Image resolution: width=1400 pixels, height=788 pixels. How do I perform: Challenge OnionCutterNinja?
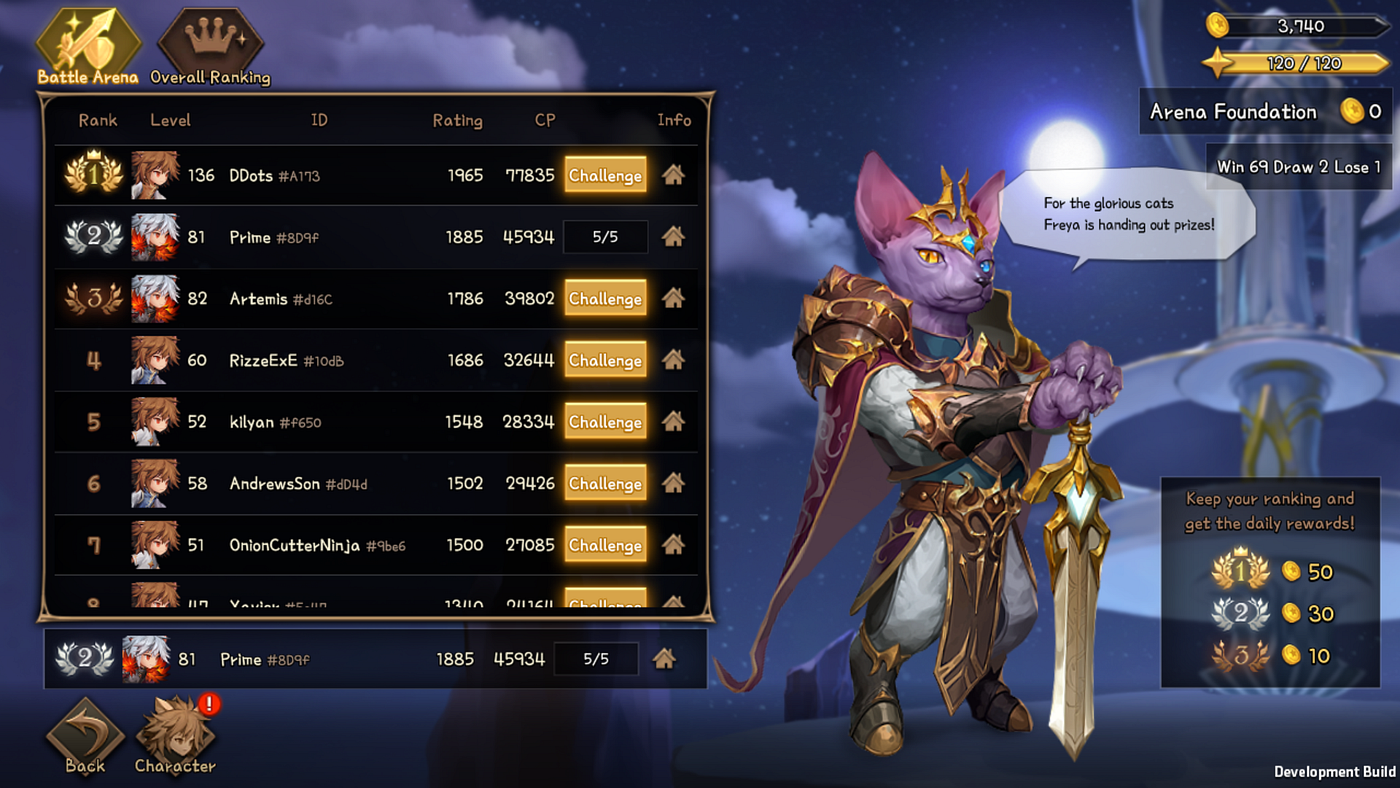605,545
